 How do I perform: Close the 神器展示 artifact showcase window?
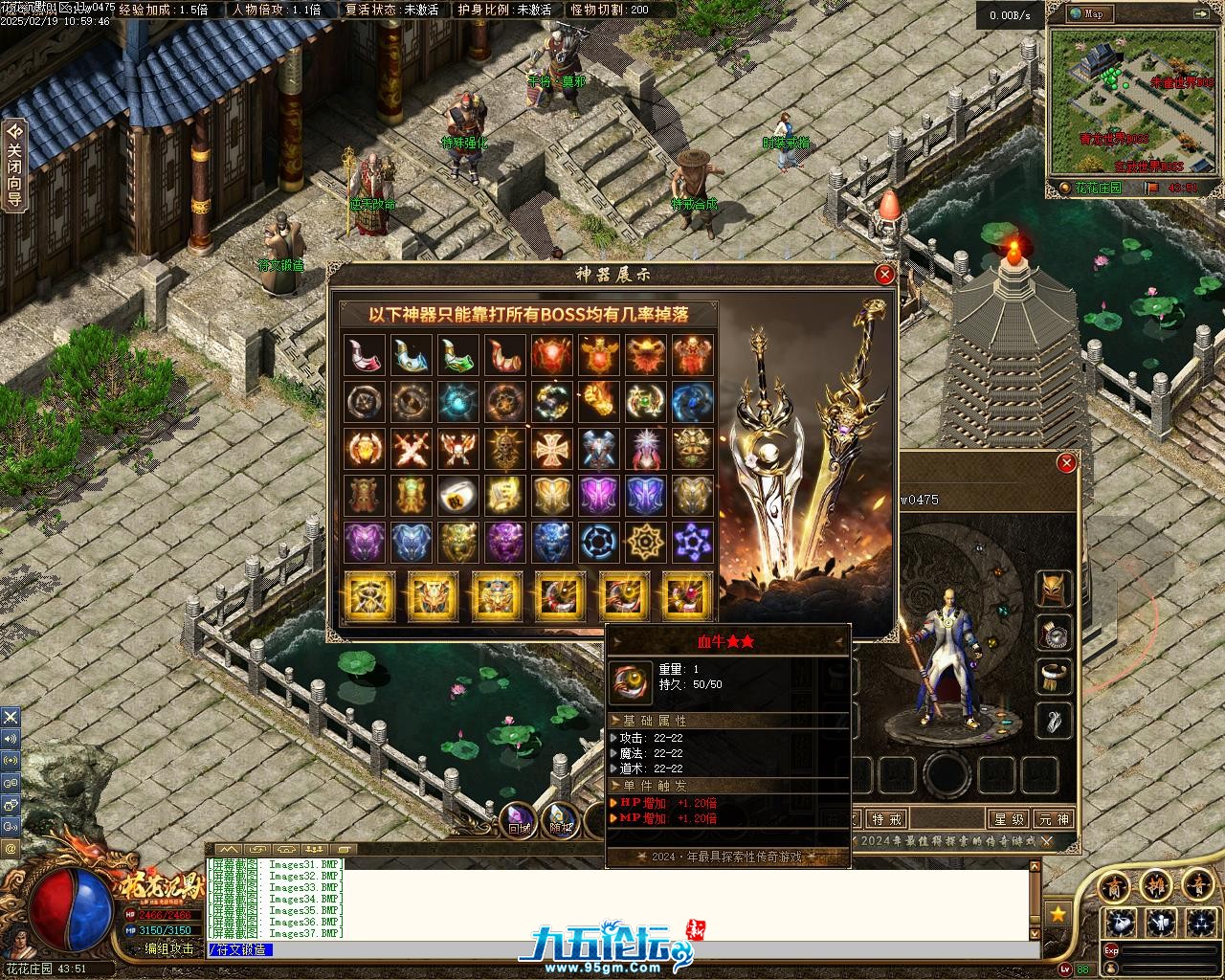[885, 275]
